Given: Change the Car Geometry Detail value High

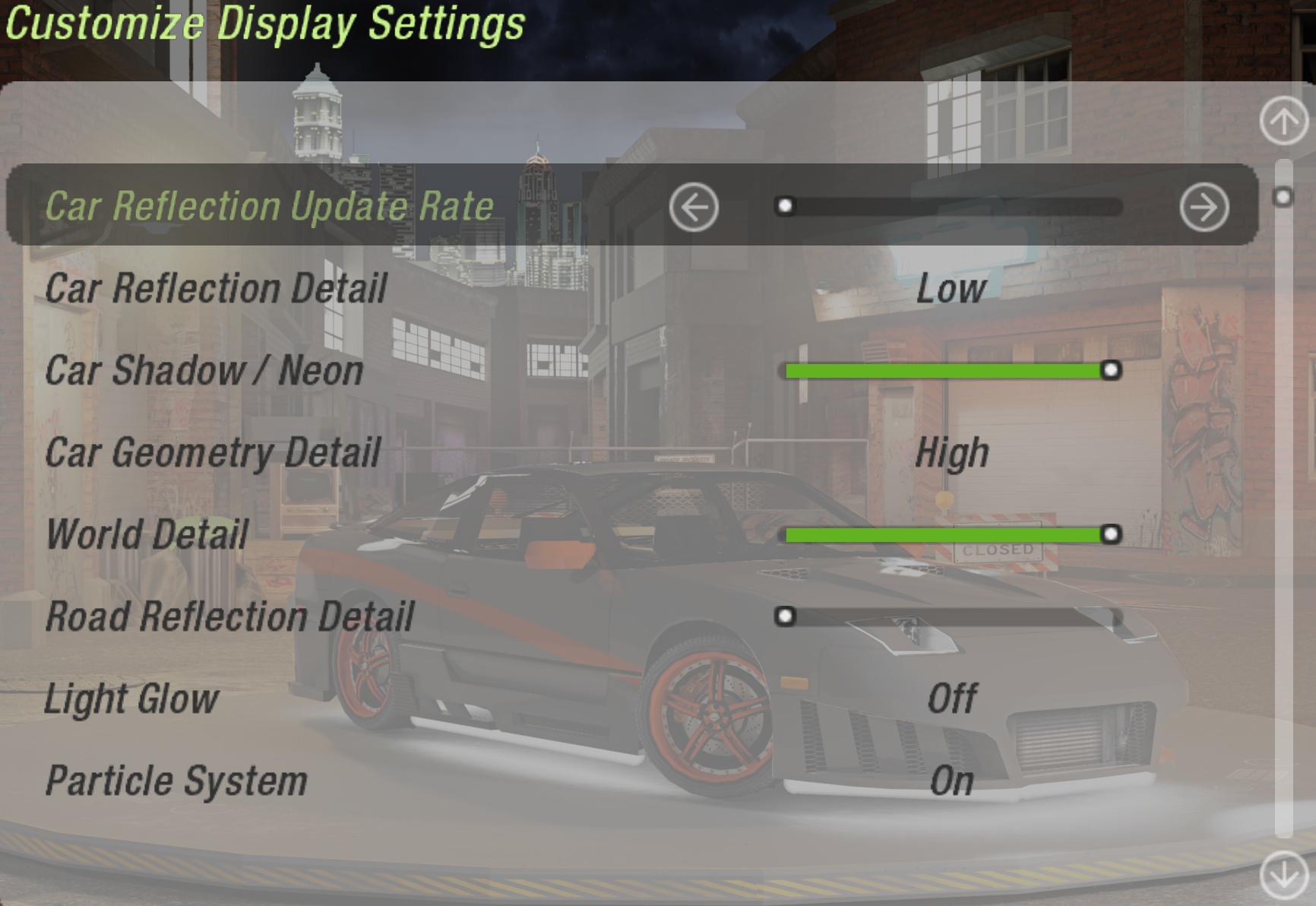Looking at the screenshot, I should 951,453.
